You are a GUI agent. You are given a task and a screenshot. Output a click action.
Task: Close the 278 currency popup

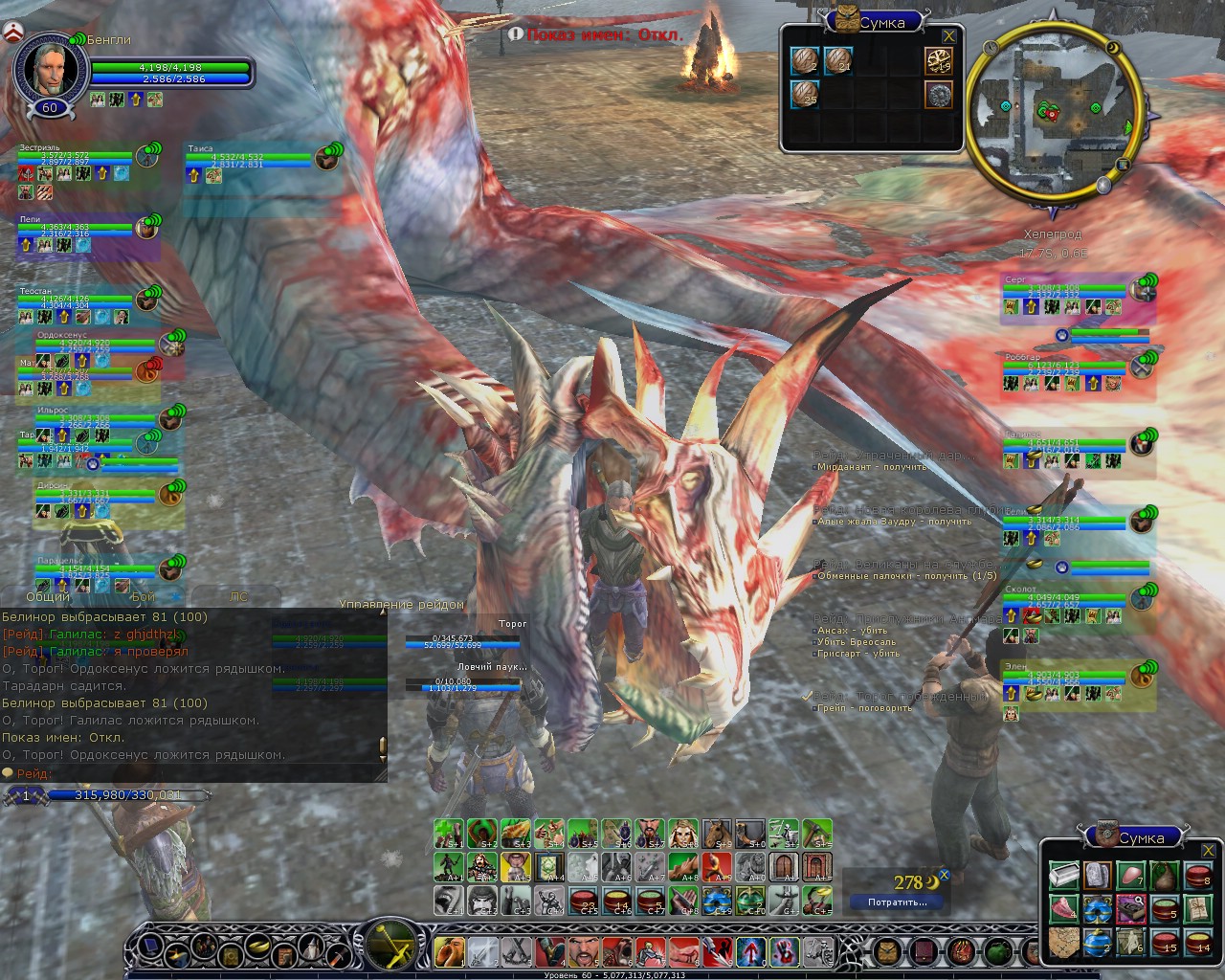(944, 875)
